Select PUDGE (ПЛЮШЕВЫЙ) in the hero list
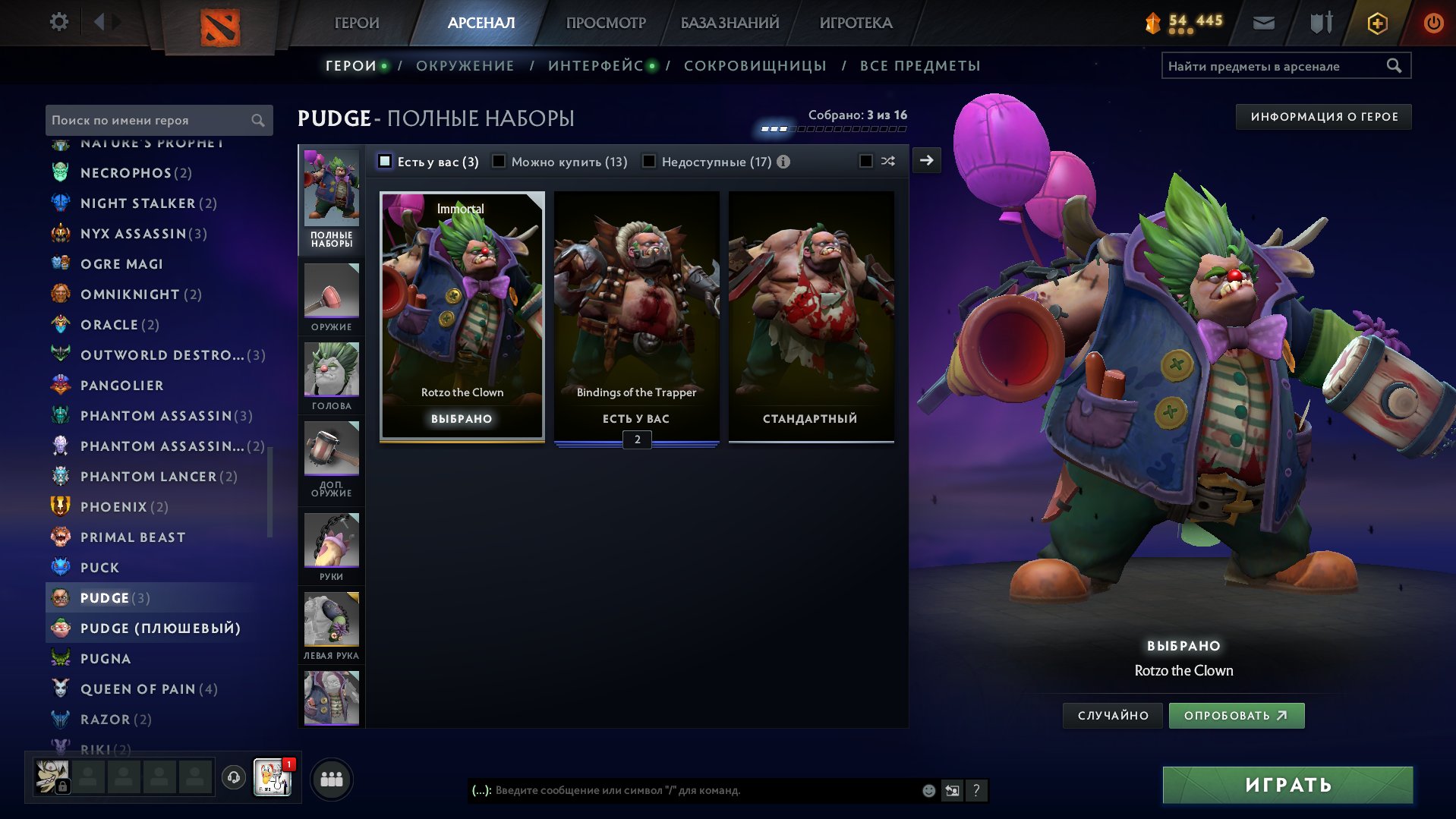Screen dimensions: 1456x819 160,628
